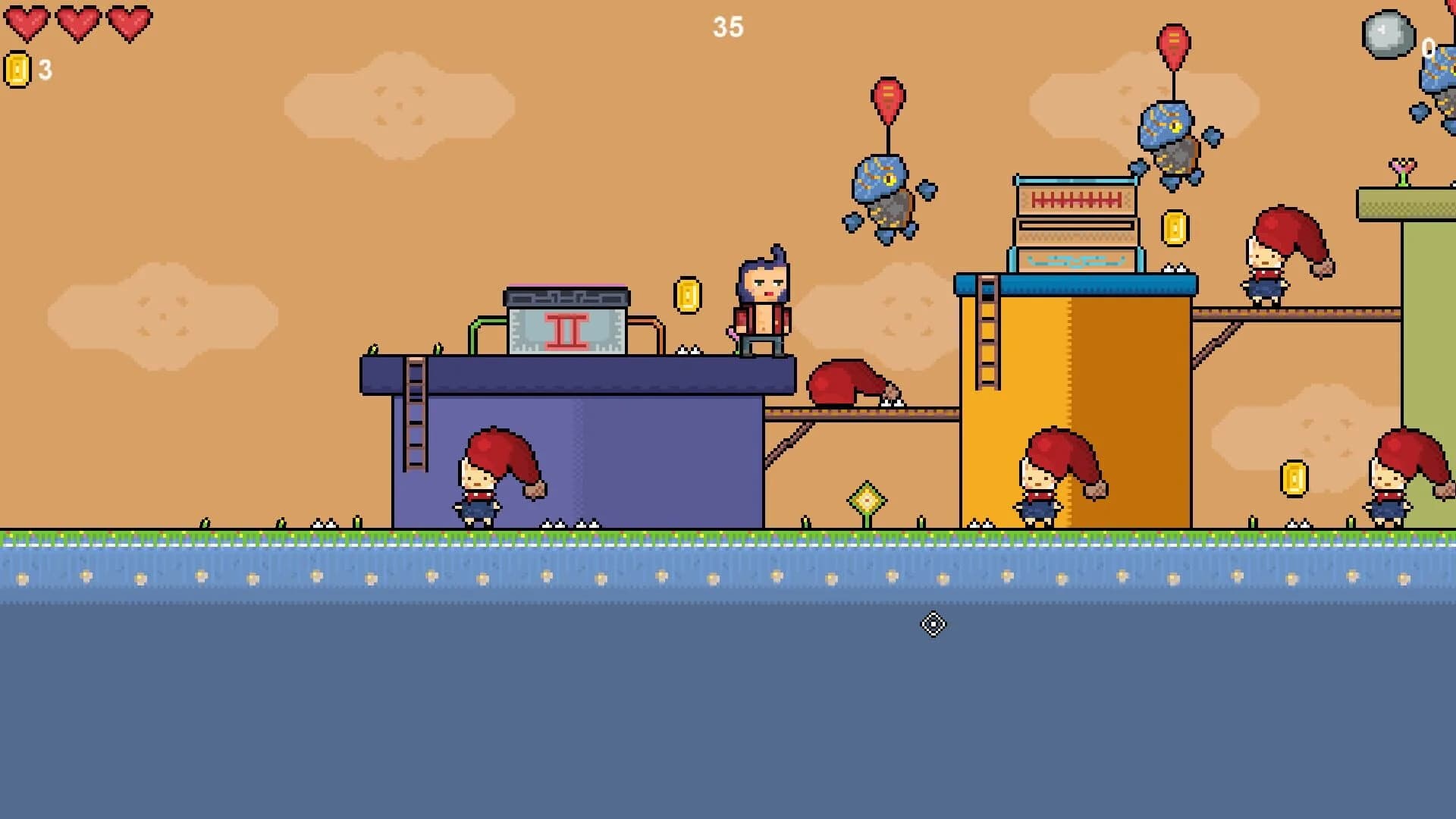Click the ladder beside the orange tower
This screenshot has width=1456, height=819.
point(986,334)
